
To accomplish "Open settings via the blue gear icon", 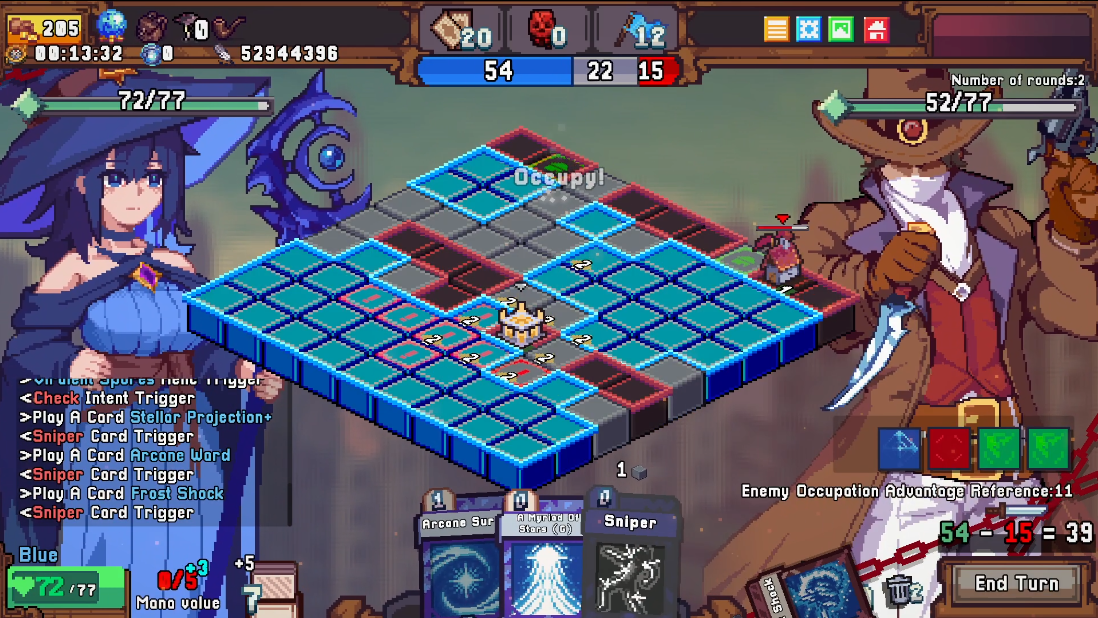I will click(x=808, y=28).
